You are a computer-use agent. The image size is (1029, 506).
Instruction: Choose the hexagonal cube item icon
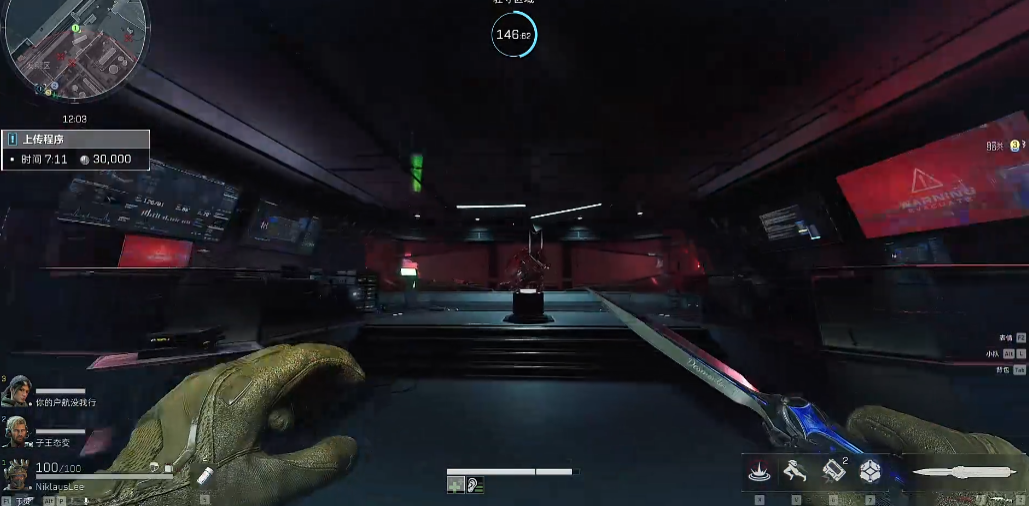870,469
